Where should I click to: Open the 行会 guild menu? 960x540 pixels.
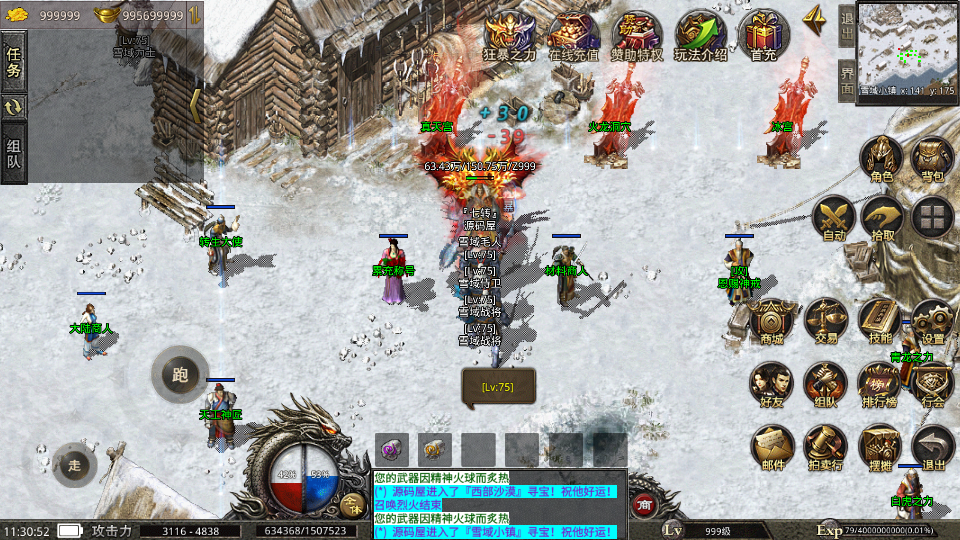tap(932, 383)
